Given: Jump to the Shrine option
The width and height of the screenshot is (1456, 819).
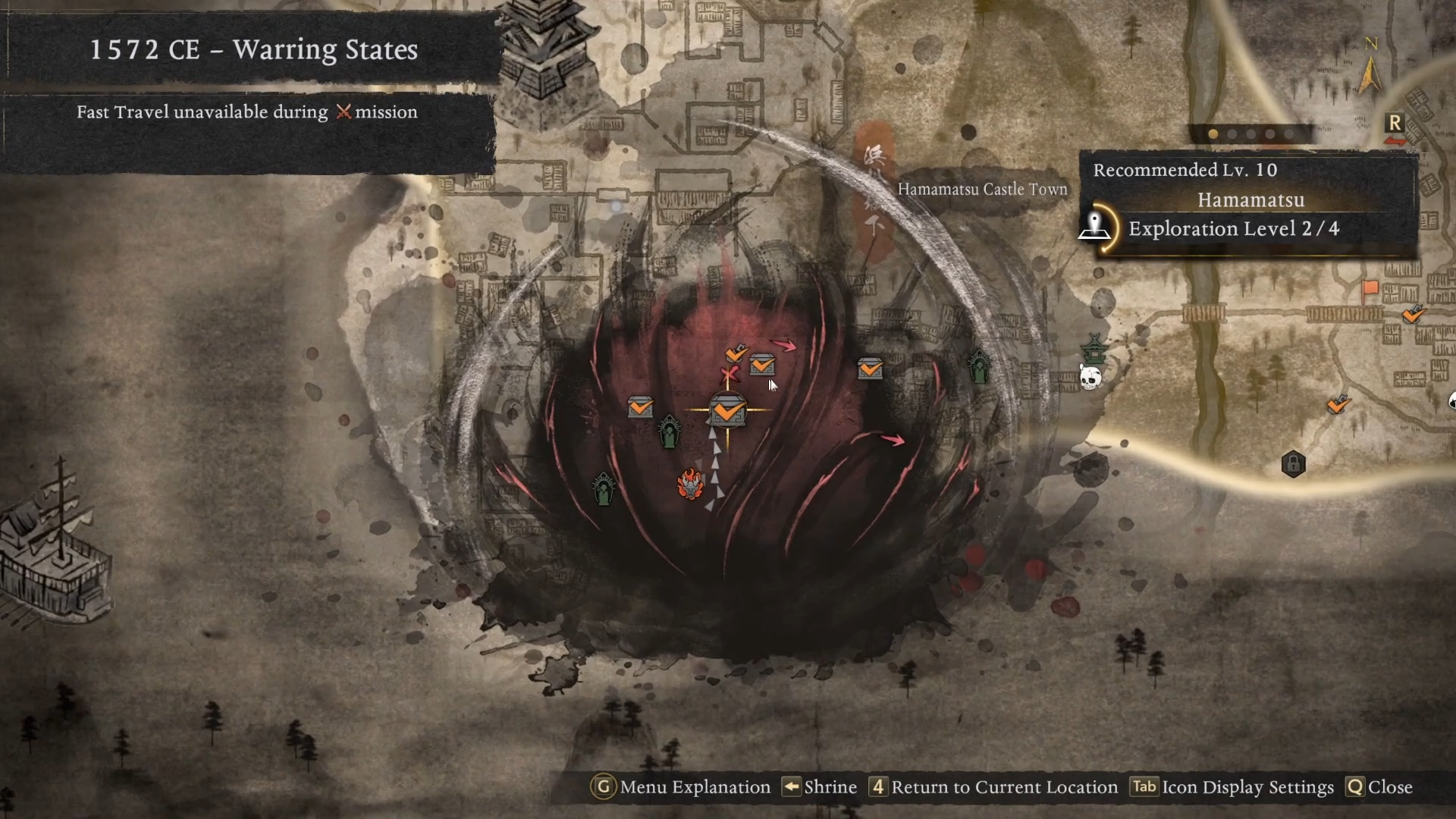Looking at the screenshot, I should tap(820, 787).
